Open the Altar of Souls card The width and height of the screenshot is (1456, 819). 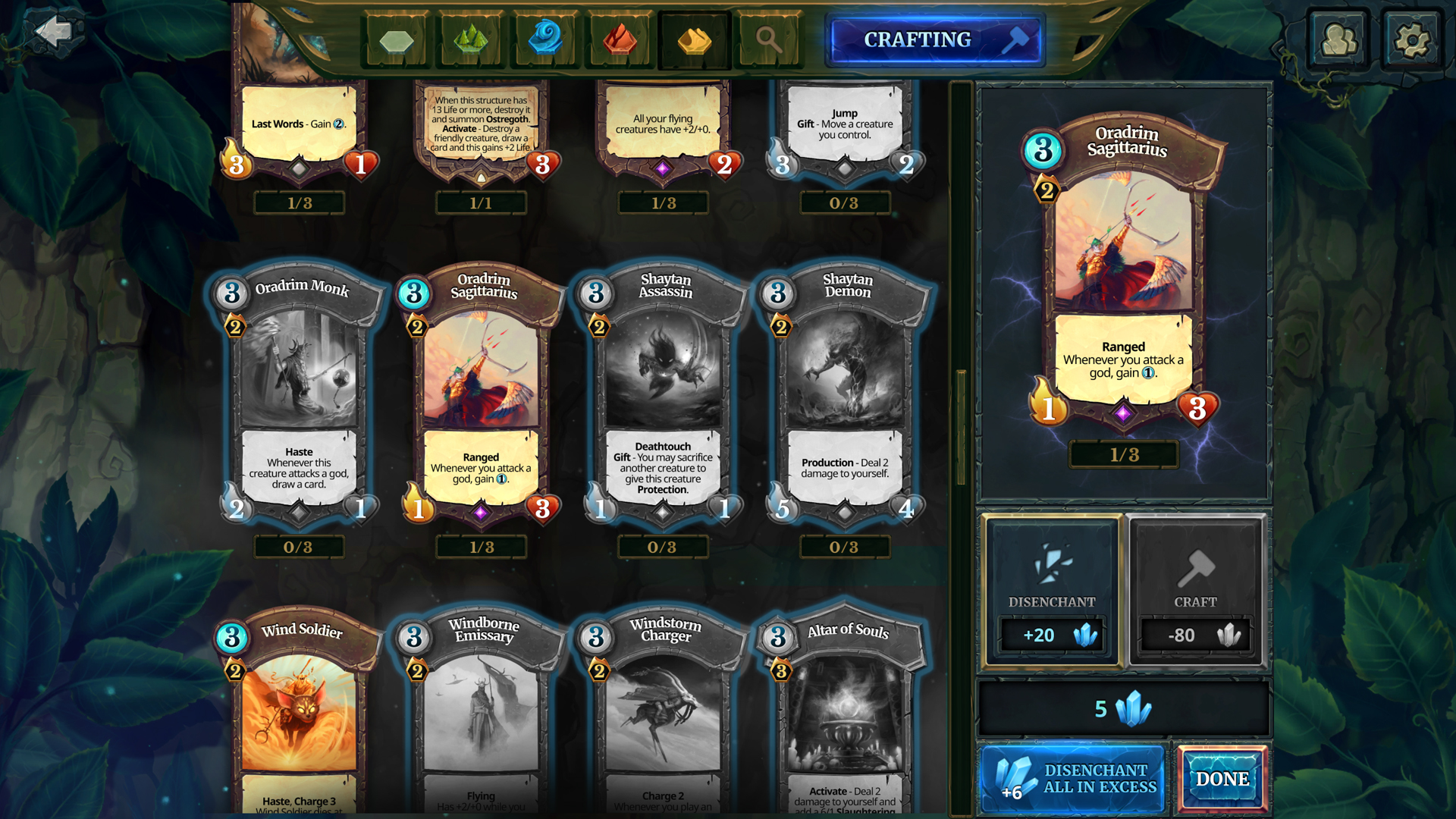coord(844,713)
